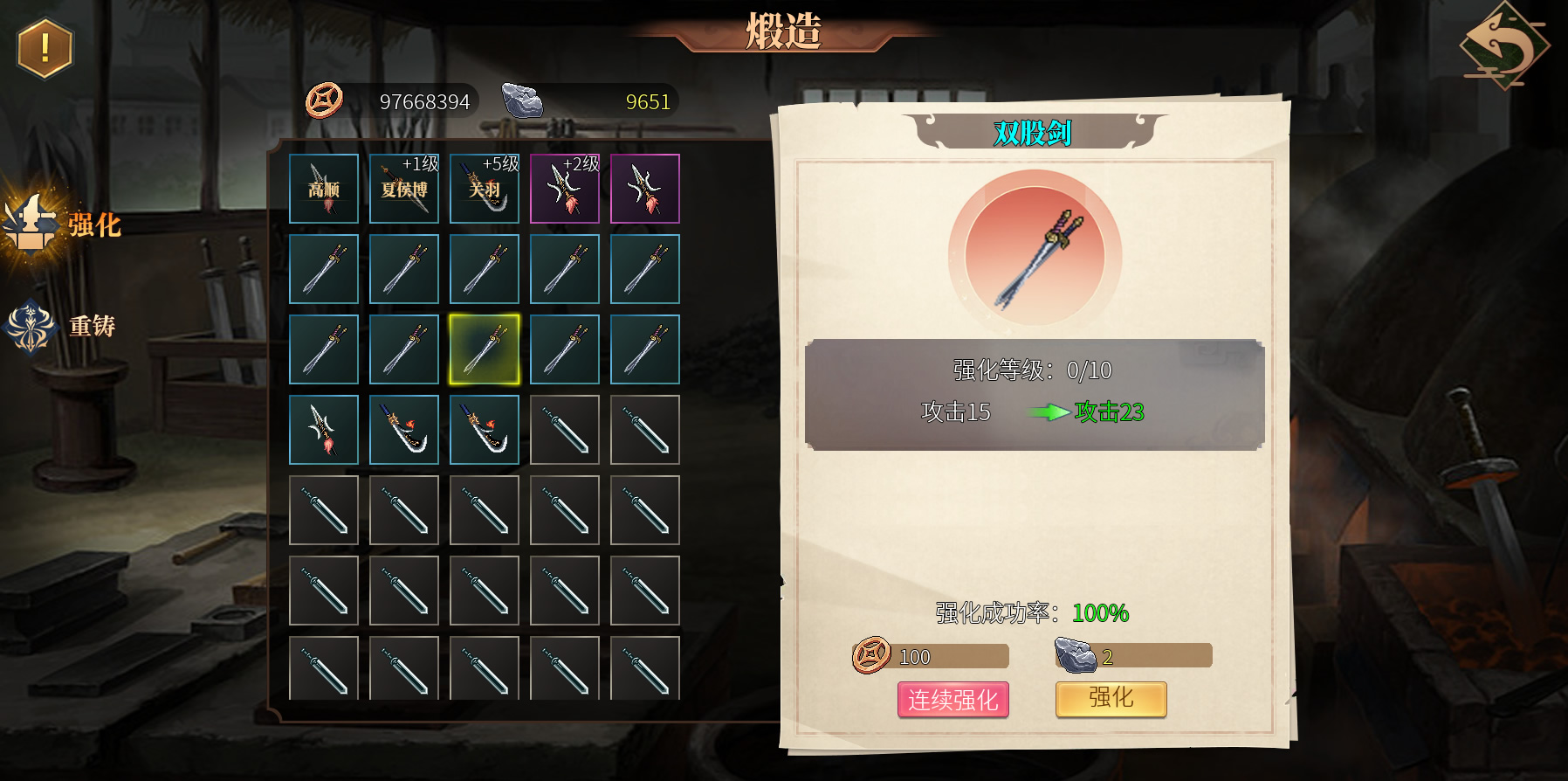Switch to the 重铸 reforge tab

[61, 327]
